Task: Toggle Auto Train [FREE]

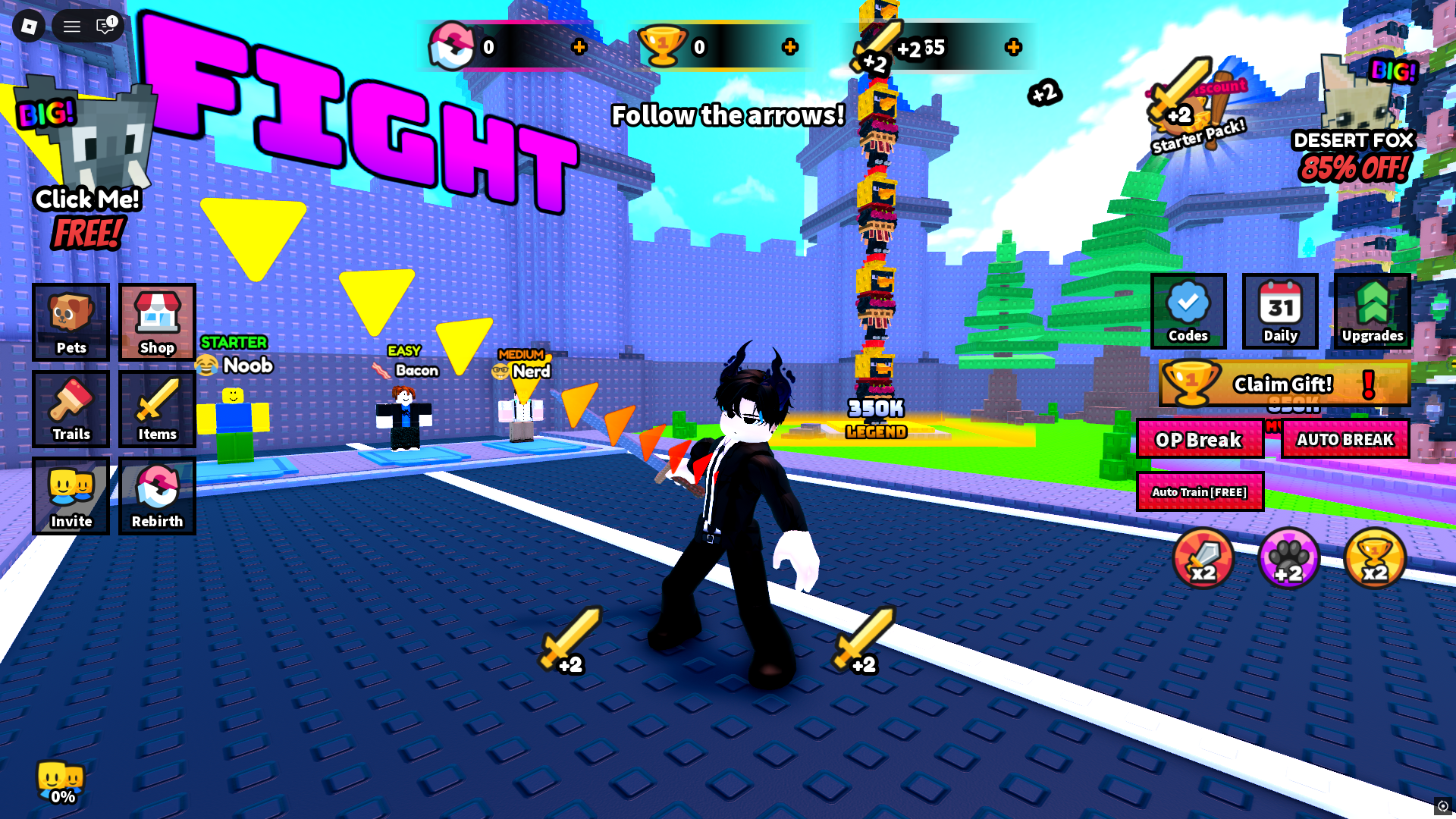Action: click(1199, 492)
